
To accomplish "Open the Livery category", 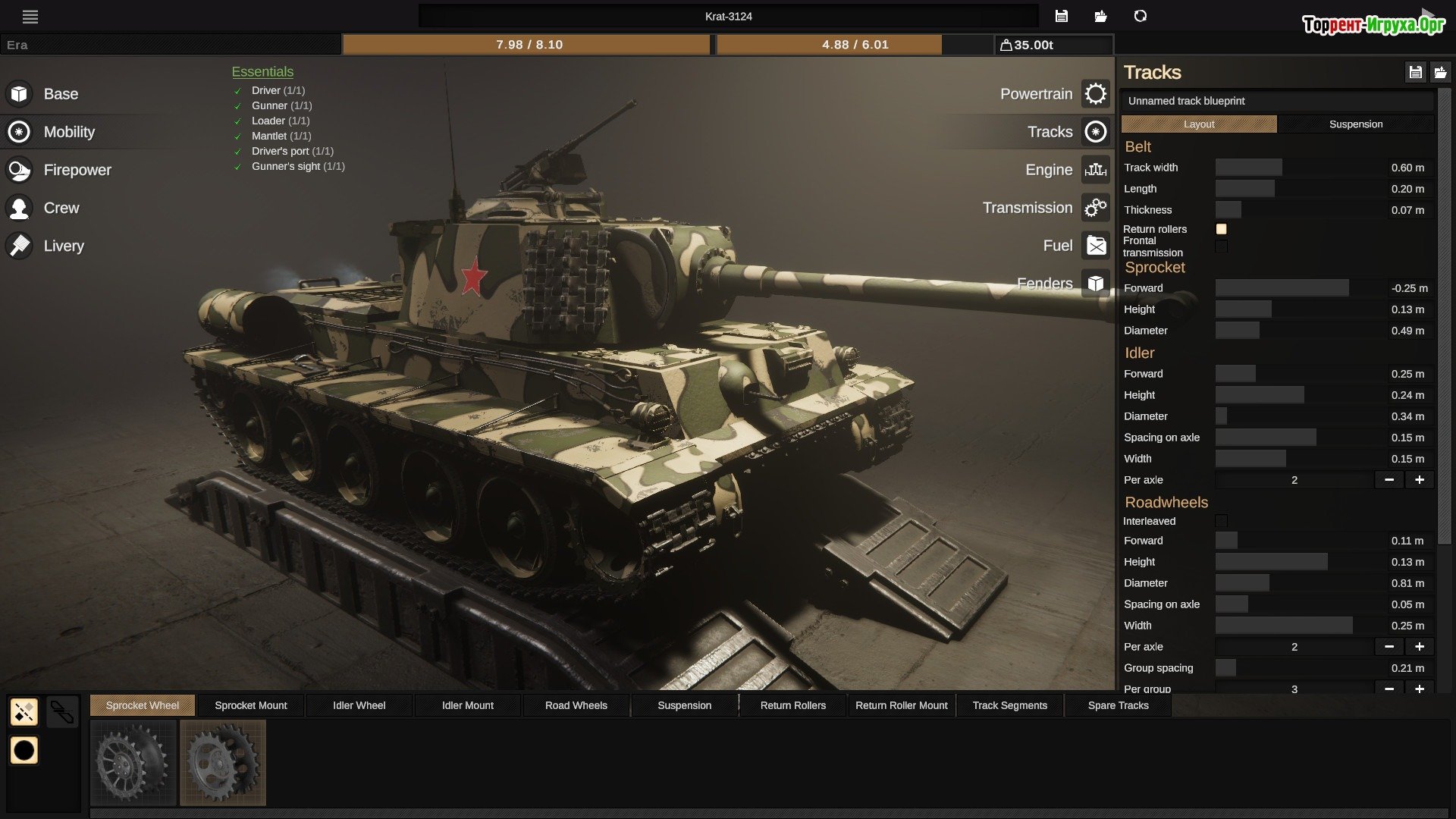I will 63,246.
